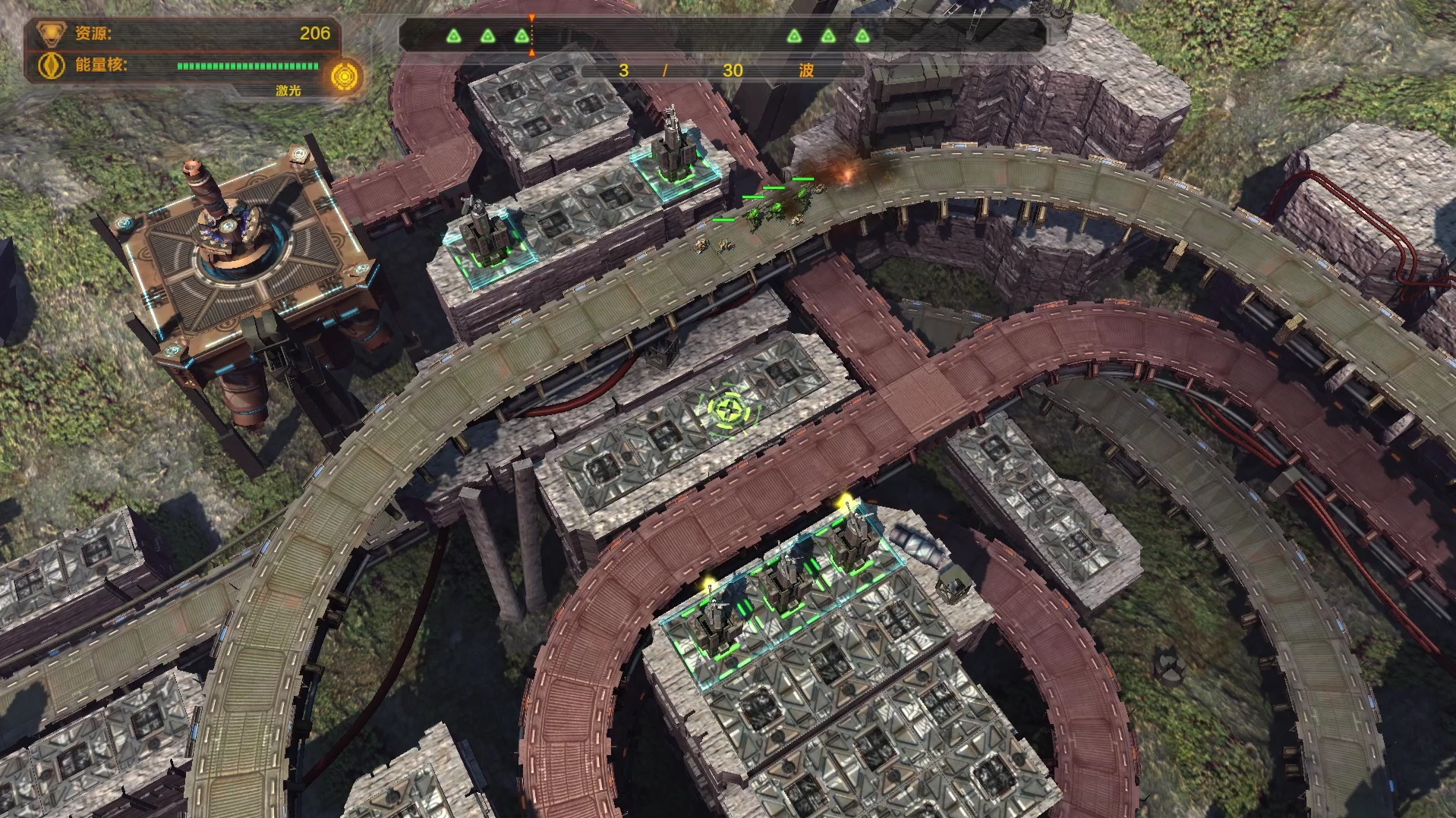Activate the orange laser orbital ability icon

click(346, 77)
